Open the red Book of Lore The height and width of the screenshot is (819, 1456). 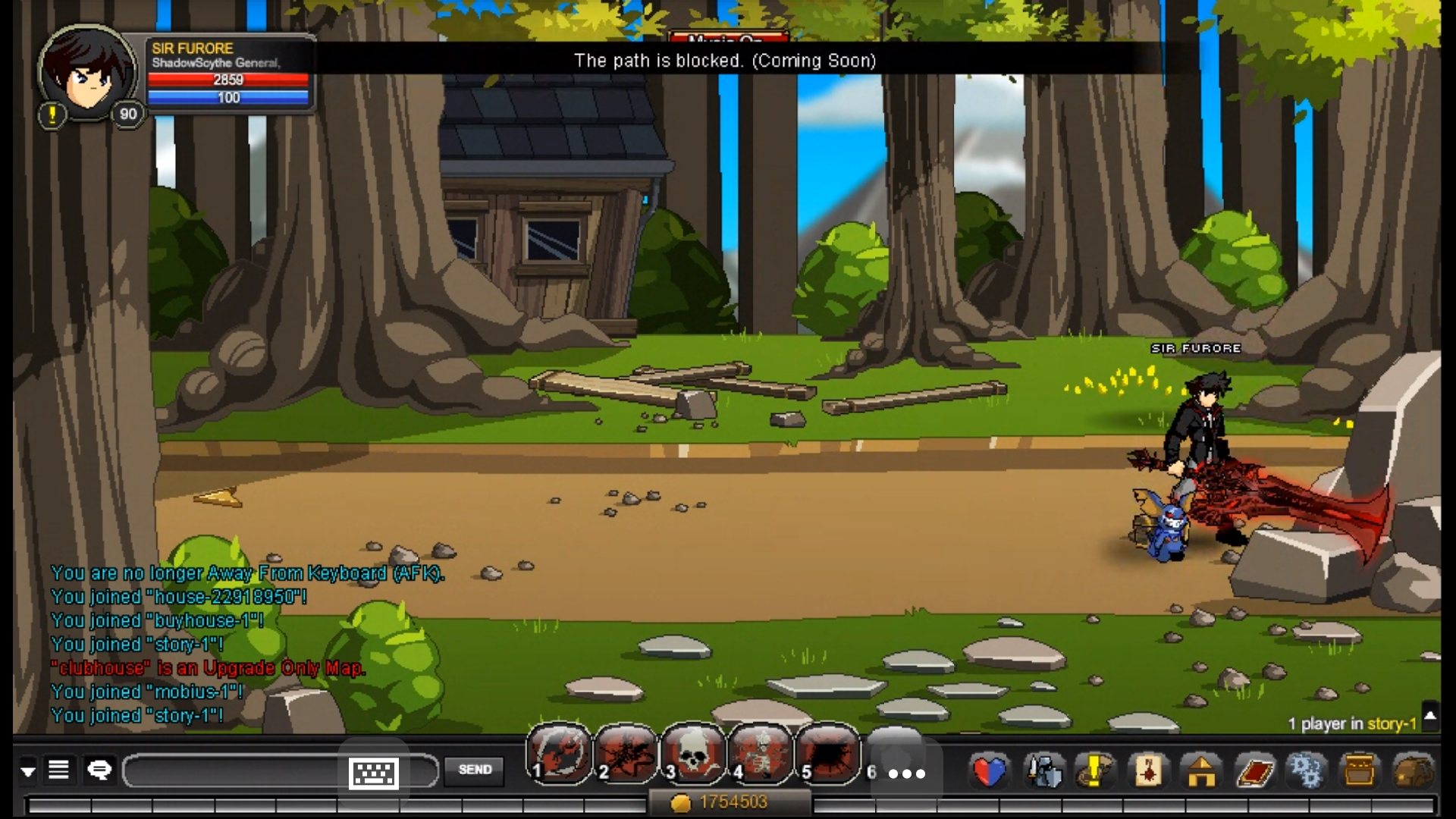pos(1254,772)
